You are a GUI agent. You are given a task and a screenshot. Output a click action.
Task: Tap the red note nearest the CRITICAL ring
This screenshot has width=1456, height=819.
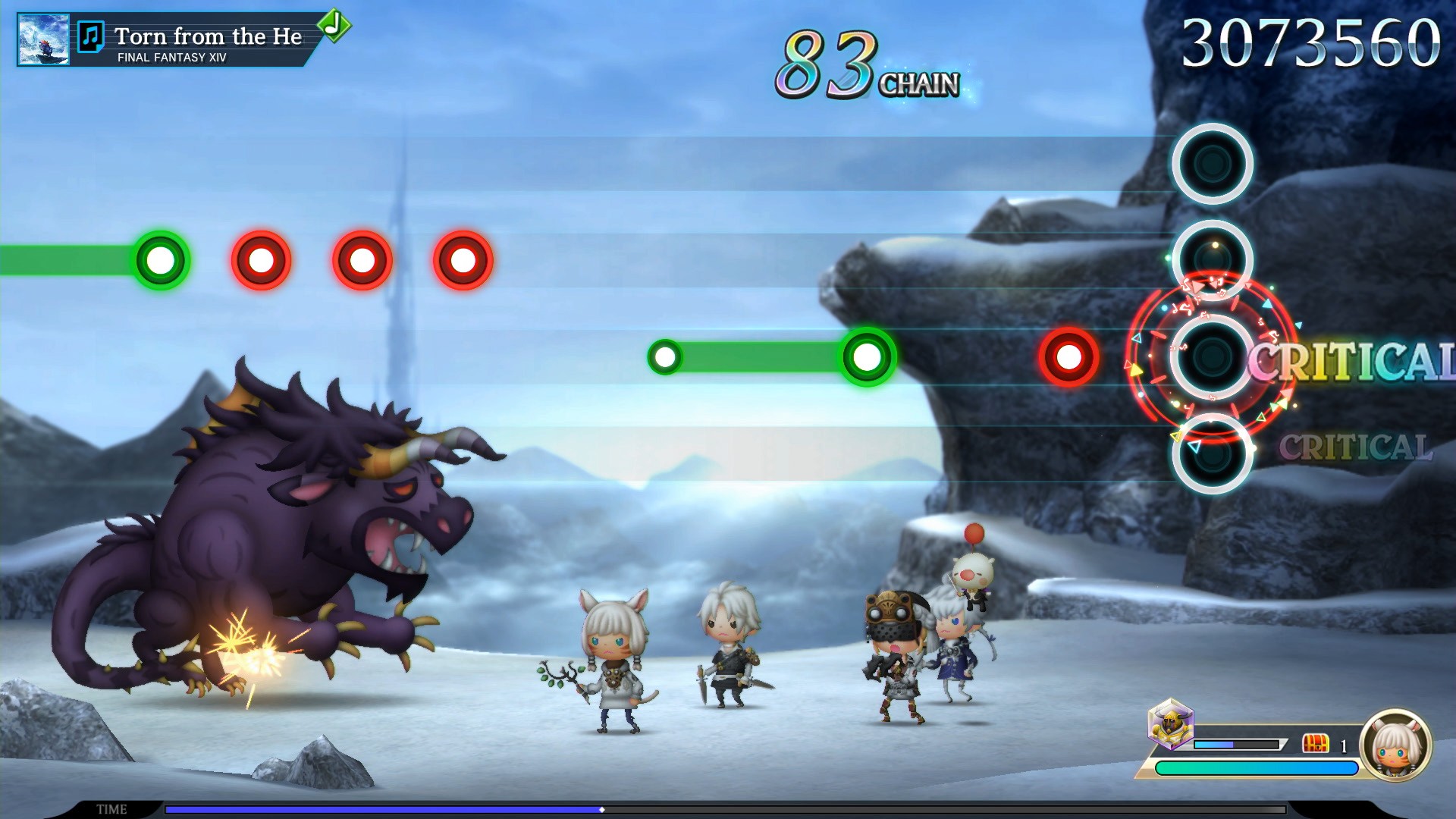coord(1068,357)
